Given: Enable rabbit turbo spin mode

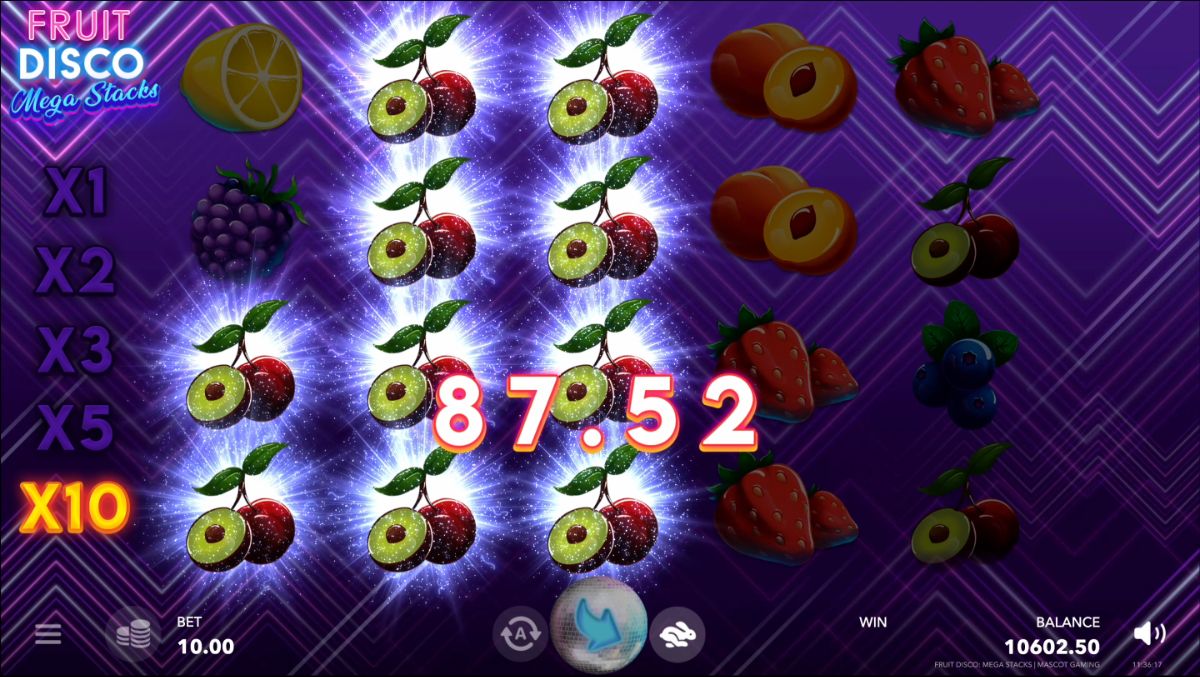Looking at the screenshot, I should coord(677,633).
